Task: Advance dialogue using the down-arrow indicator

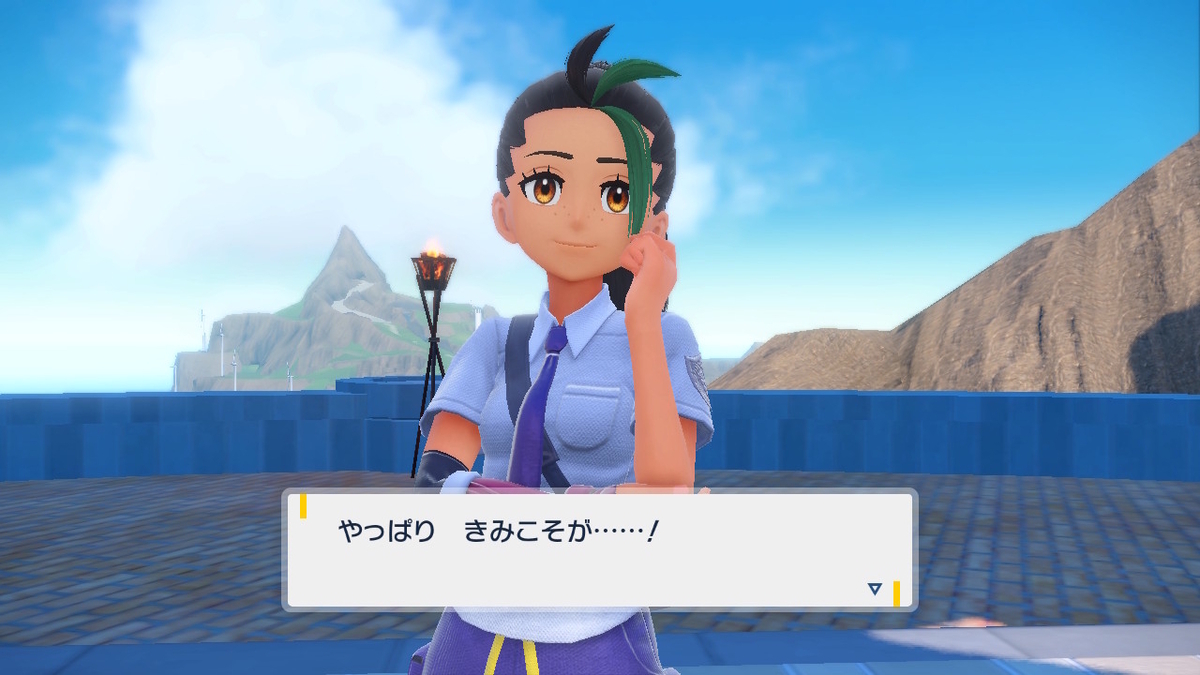Action: pyautogui.click(x=875, y=589)
